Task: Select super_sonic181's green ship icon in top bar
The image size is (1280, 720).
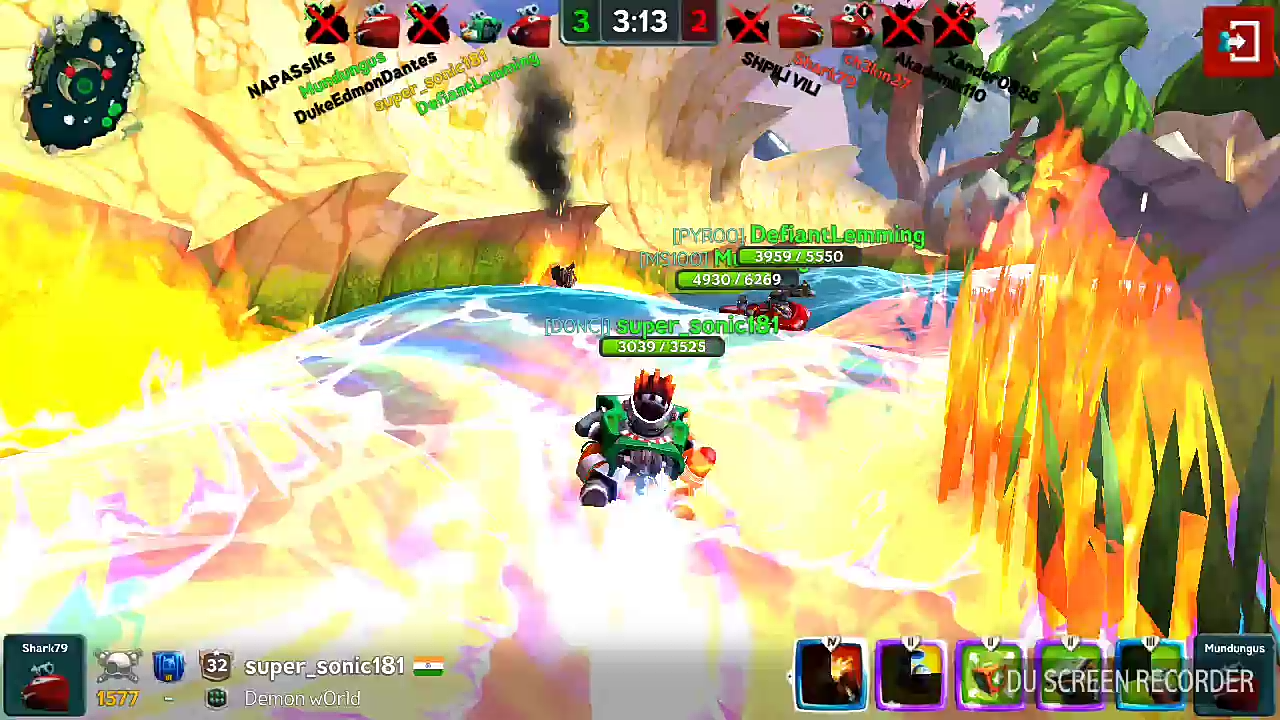Action: tap(479, 26)
